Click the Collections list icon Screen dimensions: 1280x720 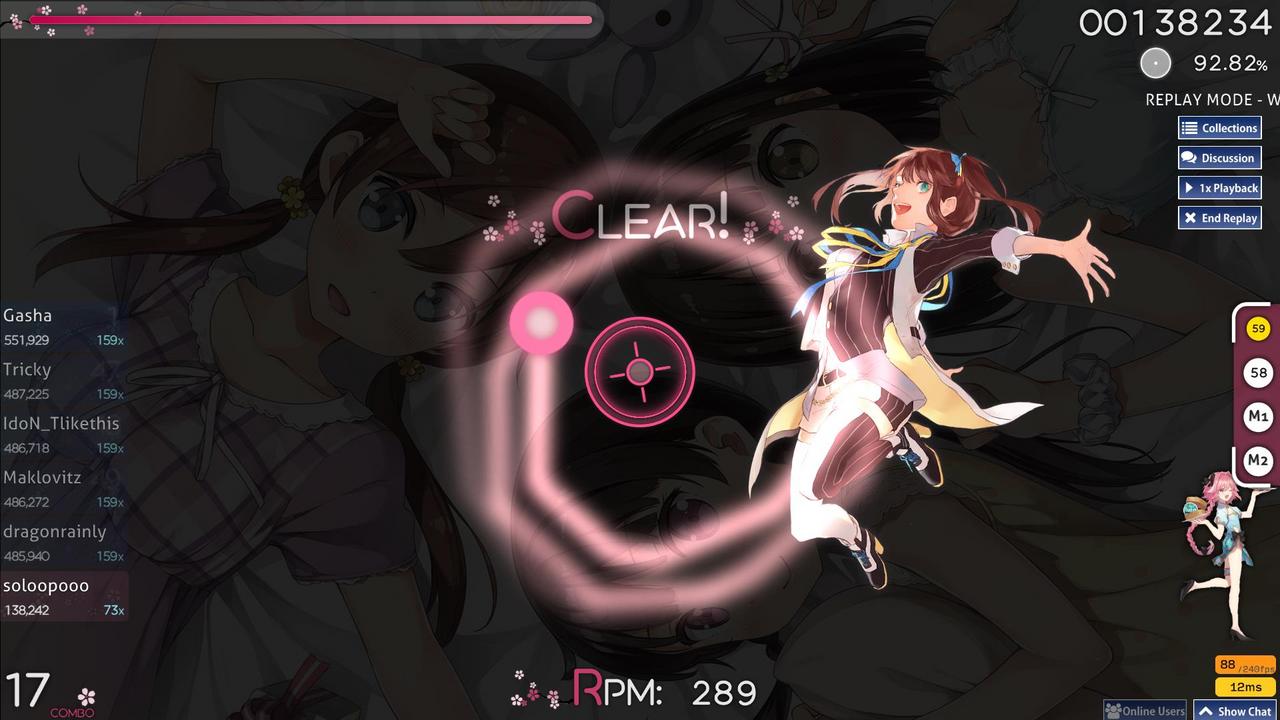point(1190,128)
